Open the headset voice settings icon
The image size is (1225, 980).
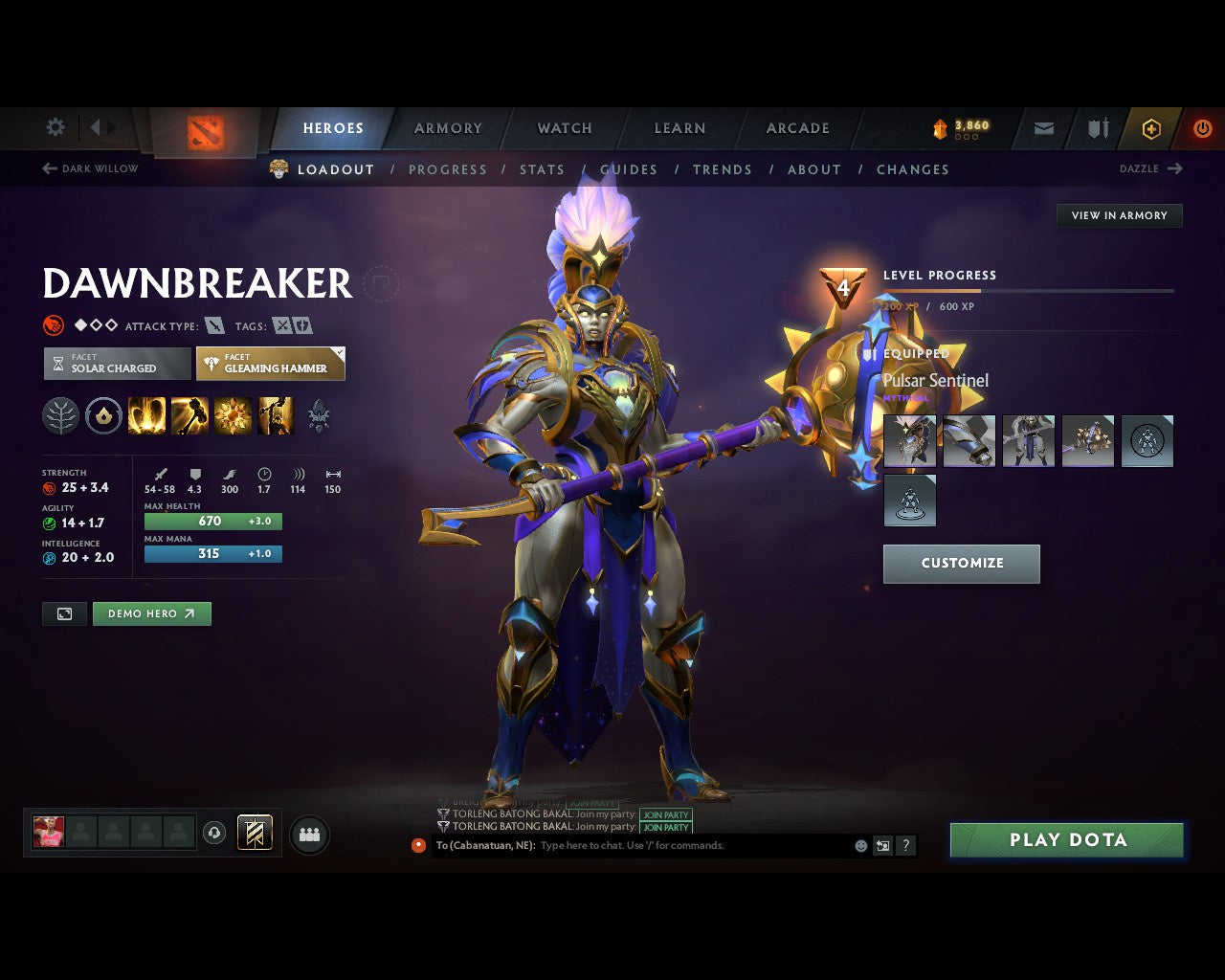tap(214, 833)
